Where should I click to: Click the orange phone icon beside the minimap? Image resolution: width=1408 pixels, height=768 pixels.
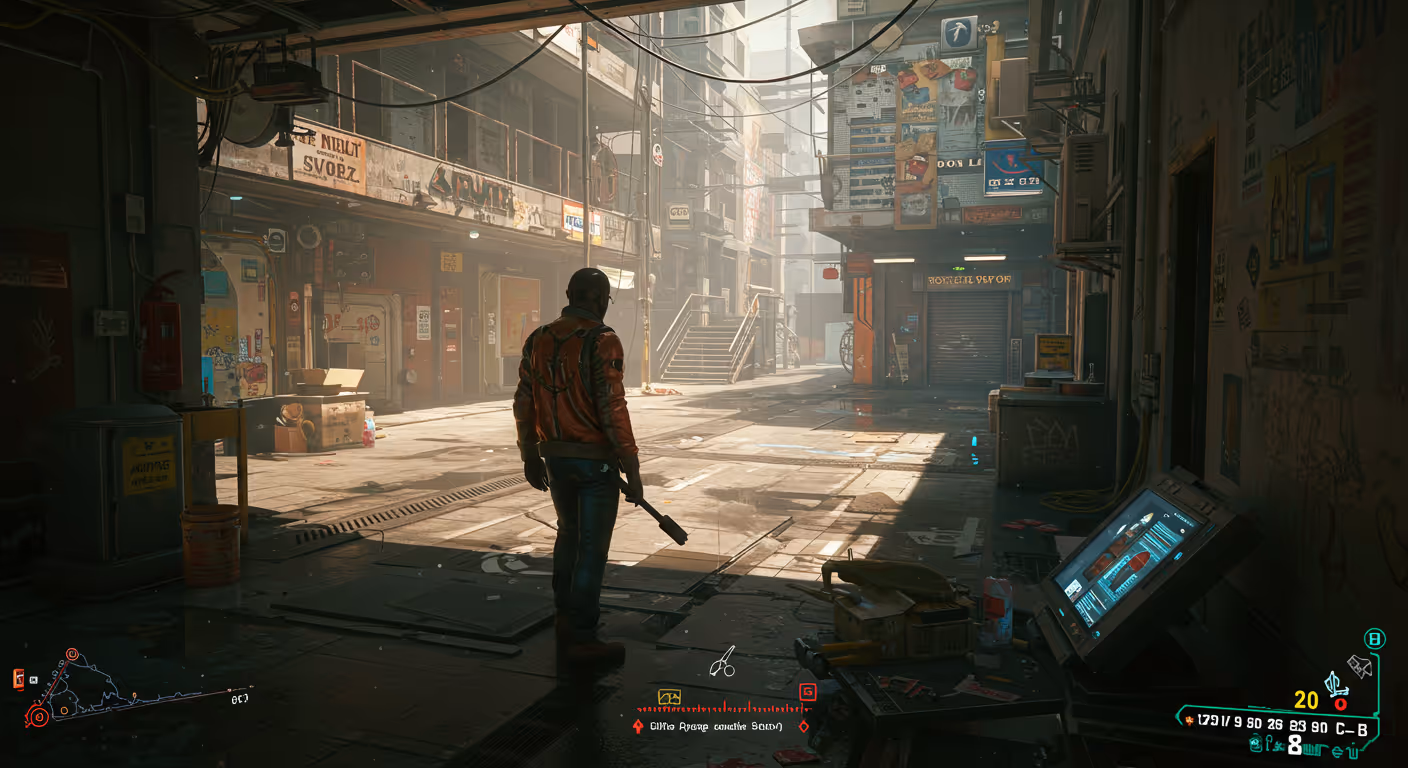pyautogui.click(x=18, y=680)
